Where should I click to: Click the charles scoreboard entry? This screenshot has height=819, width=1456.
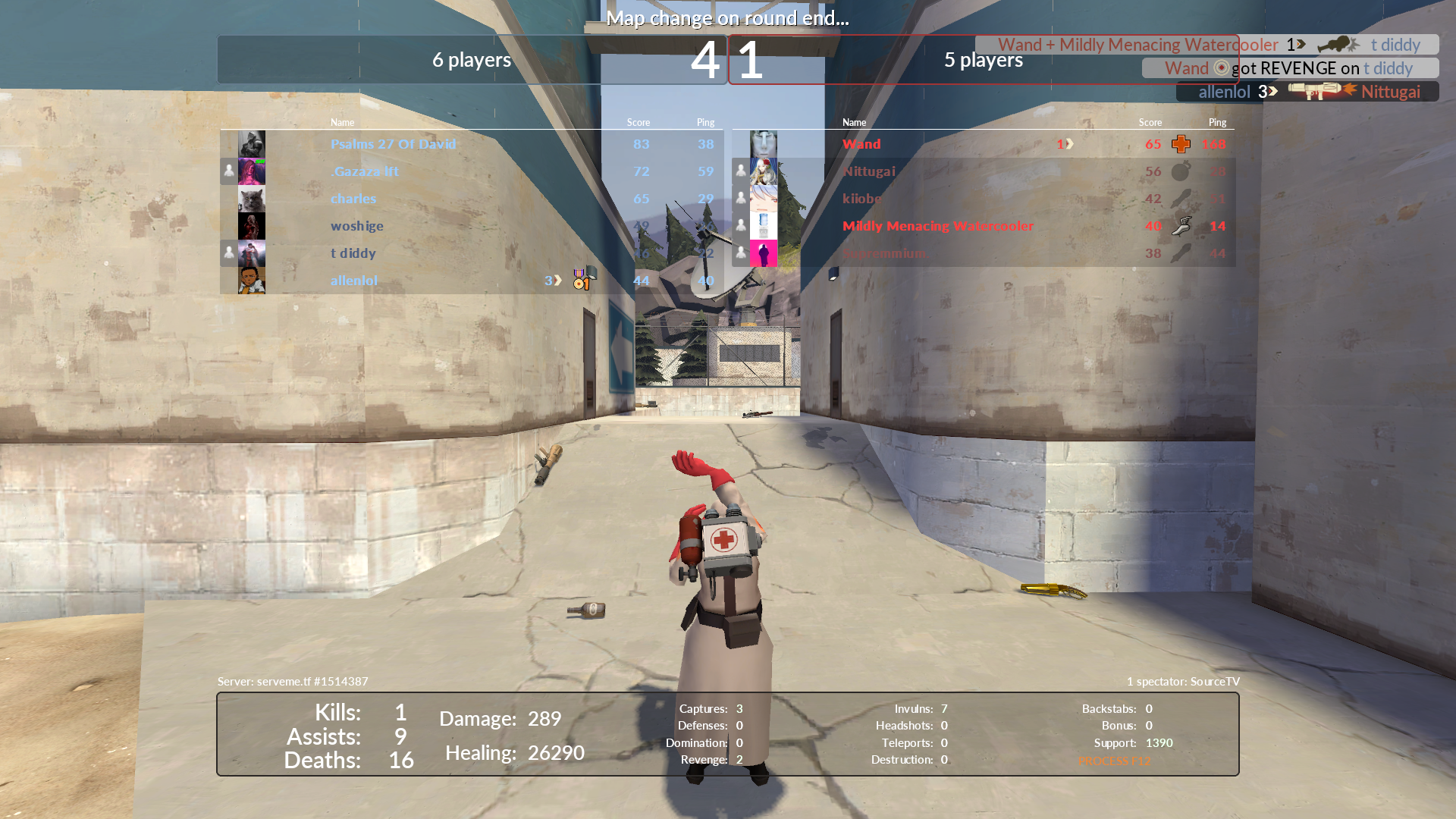tap(353, 199)
